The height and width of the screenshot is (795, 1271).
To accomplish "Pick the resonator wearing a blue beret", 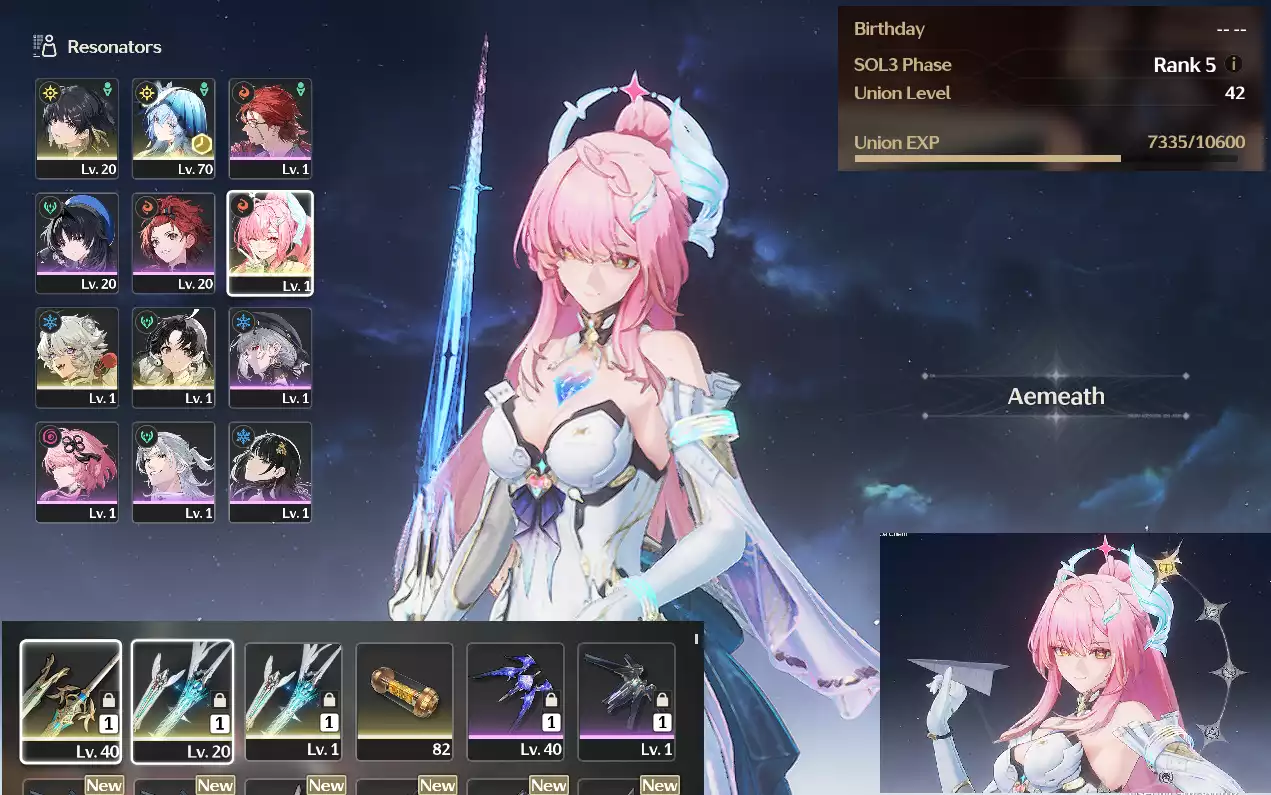I will [77, 243].
